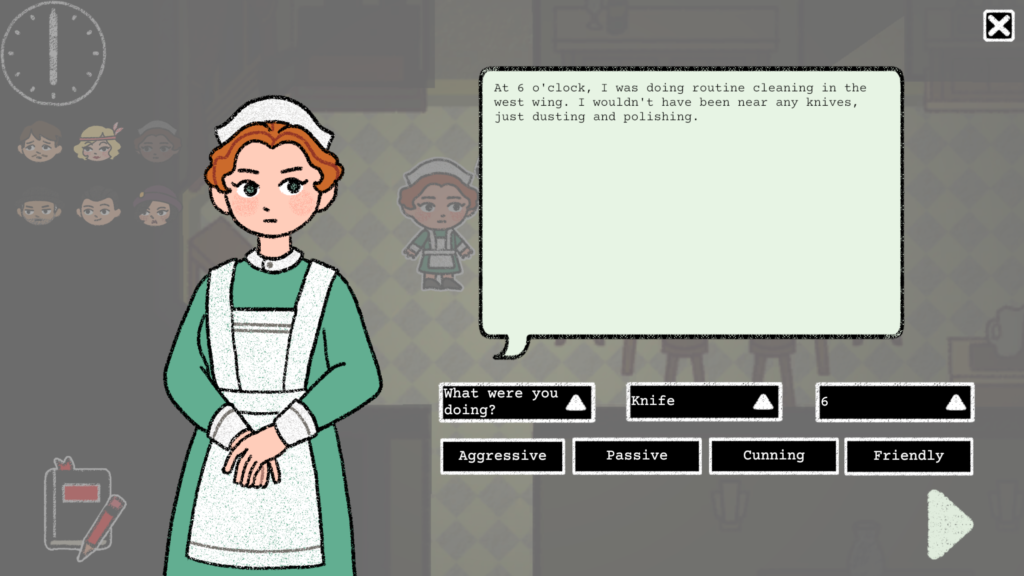The image size is (1024, 576).
Task: Select the bearded man portrait
Action: pyautogui.click(x=40, y=208)
